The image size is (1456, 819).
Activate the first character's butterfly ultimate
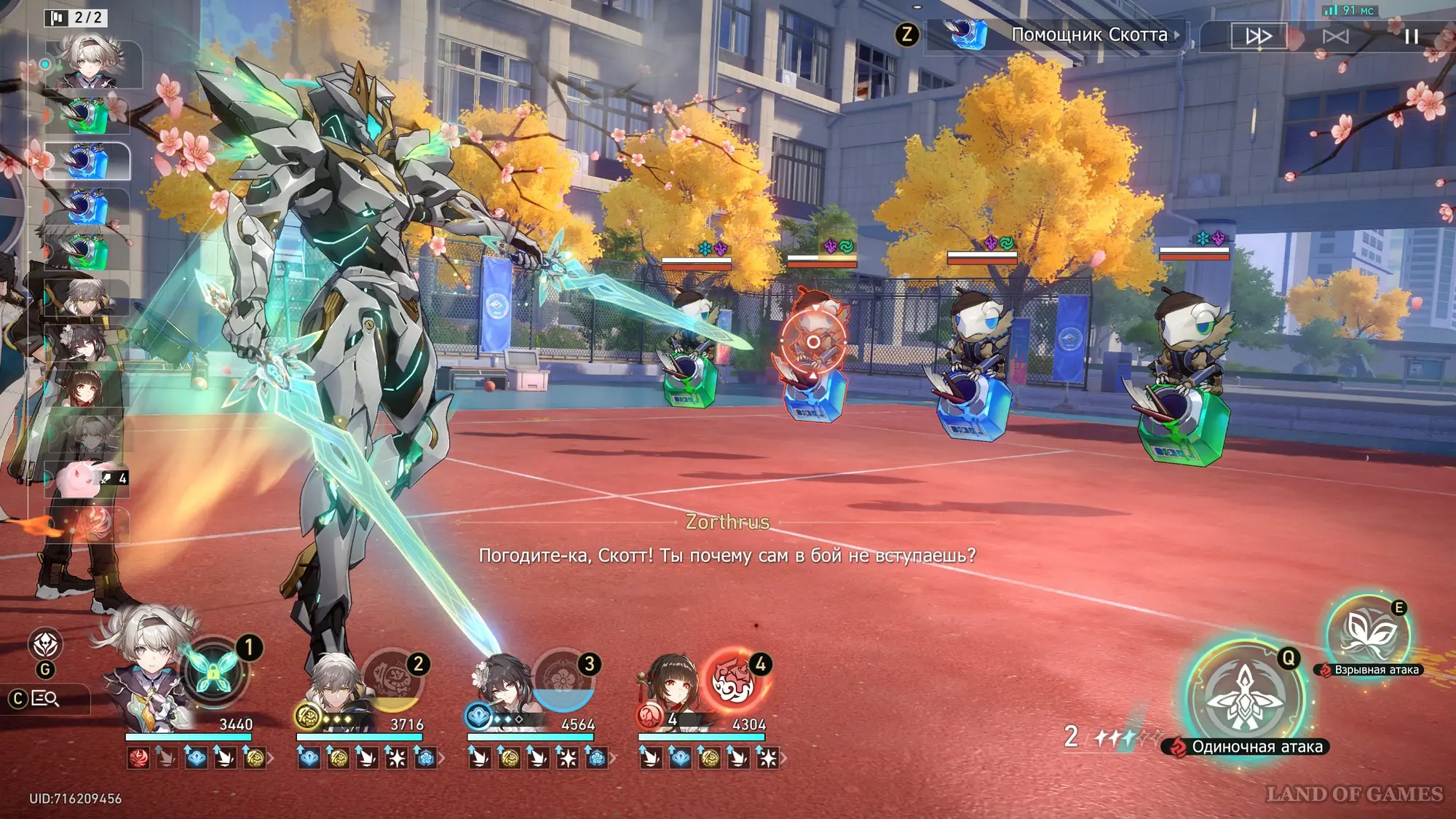pyautogui.click(x=213, y=673)
